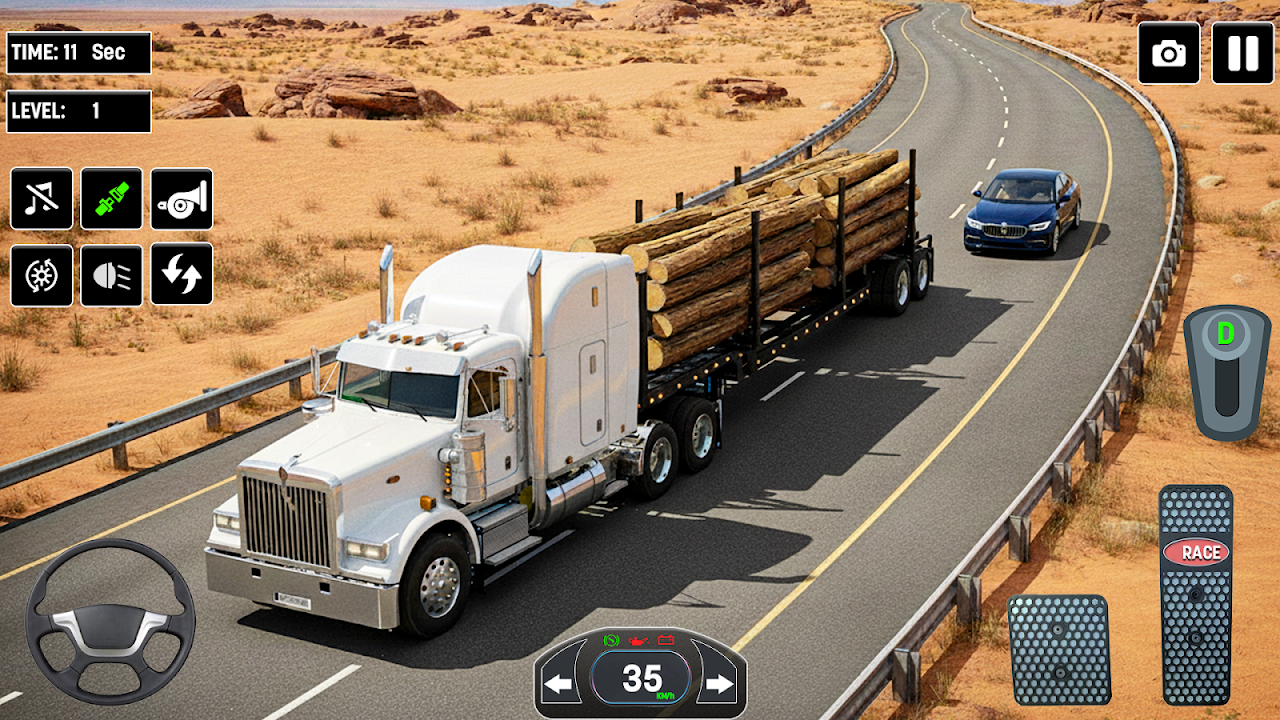This screenshot has width=1280, height=720.
Task: Activate the left turn arrow indicator
Action: pos(560,685)
